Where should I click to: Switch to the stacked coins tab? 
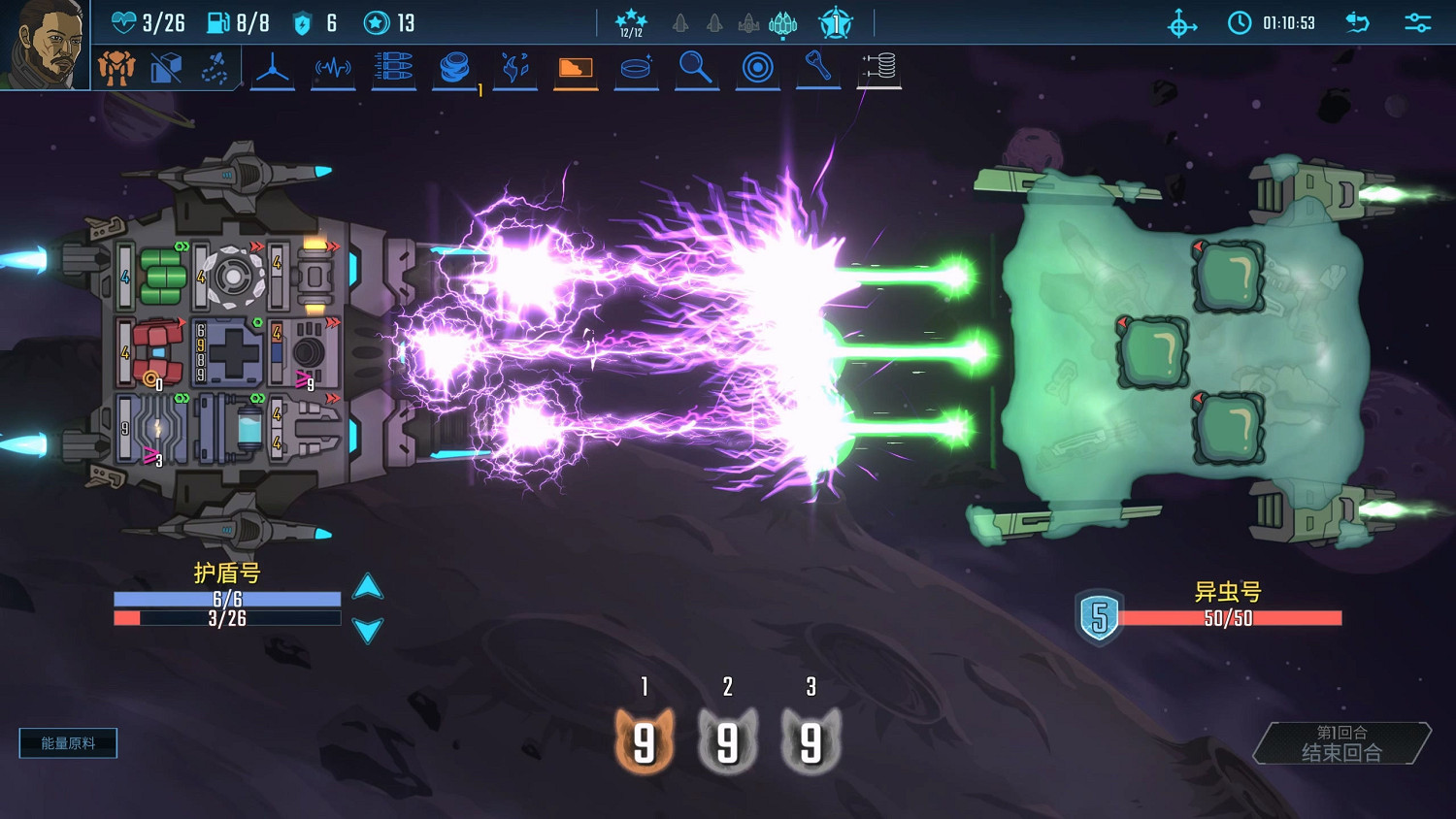pyautogui.click(x=453, y=69)
